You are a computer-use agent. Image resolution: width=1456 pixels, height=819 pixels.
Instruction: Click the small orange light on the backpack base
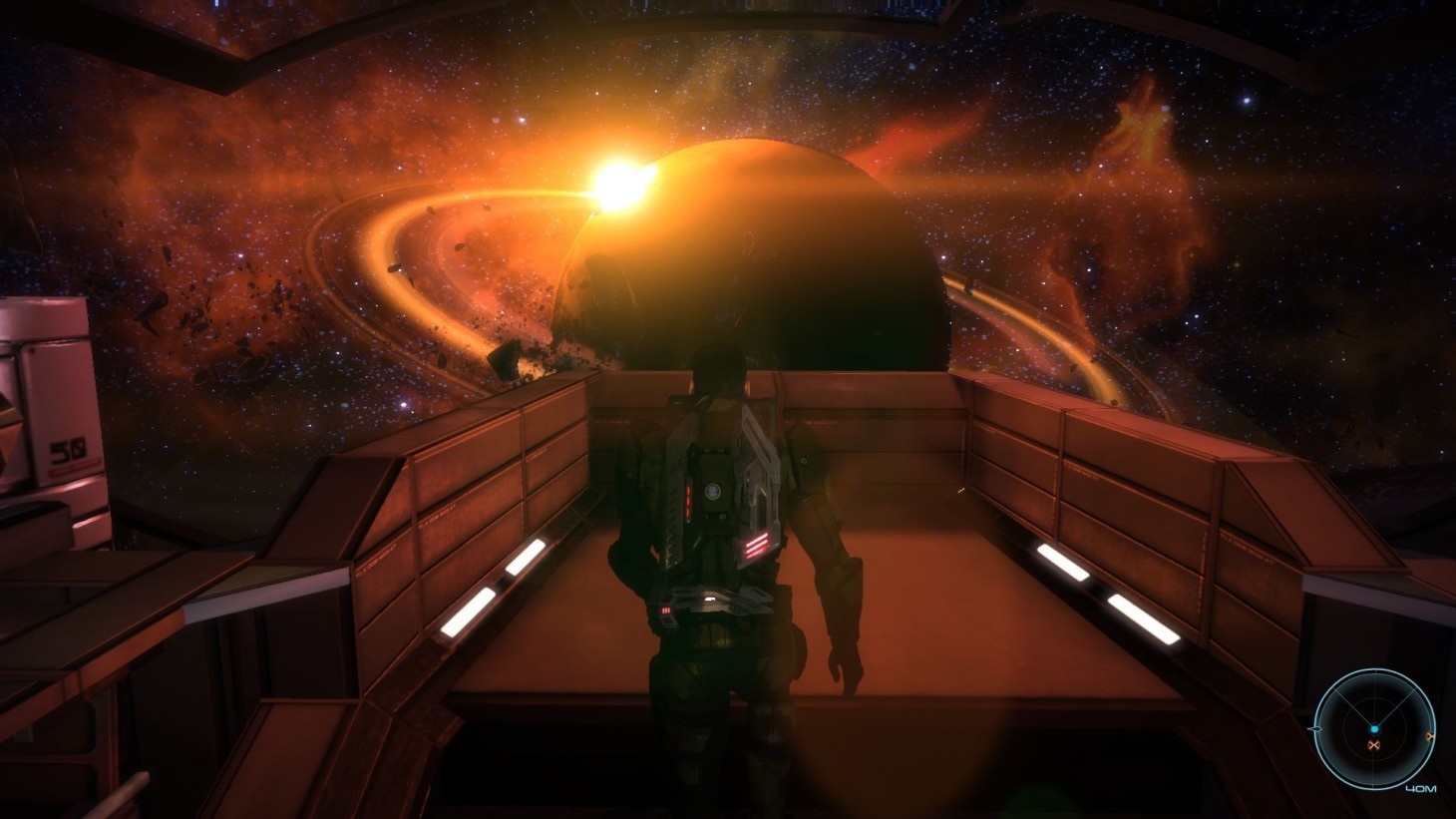666,611
